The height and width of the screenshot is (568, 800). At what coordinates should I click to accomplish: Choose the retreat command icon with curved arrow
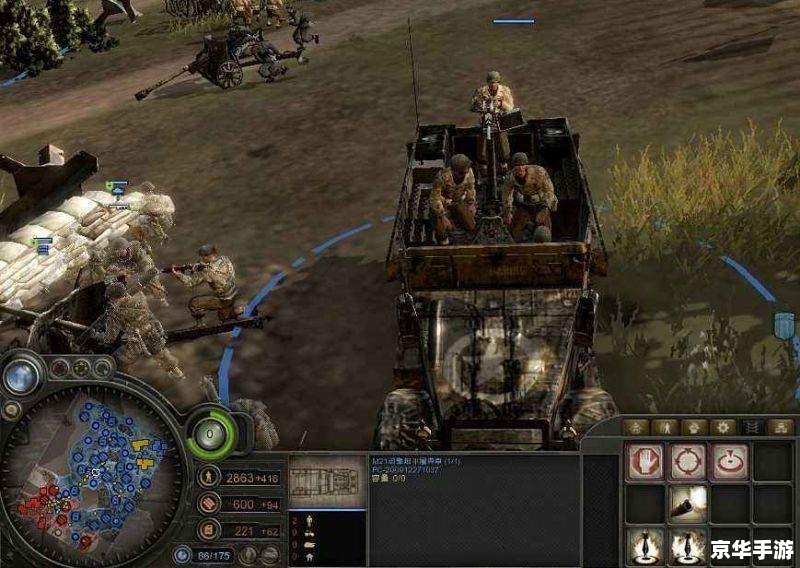tap(730, 461)
